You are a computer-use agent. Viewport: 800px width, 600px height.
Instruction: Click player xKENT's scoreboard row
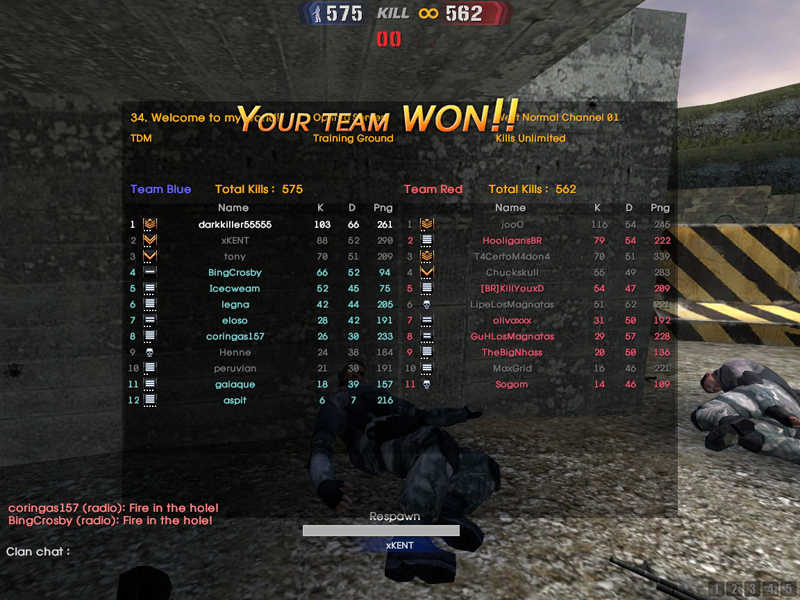[x=233, y=240]
